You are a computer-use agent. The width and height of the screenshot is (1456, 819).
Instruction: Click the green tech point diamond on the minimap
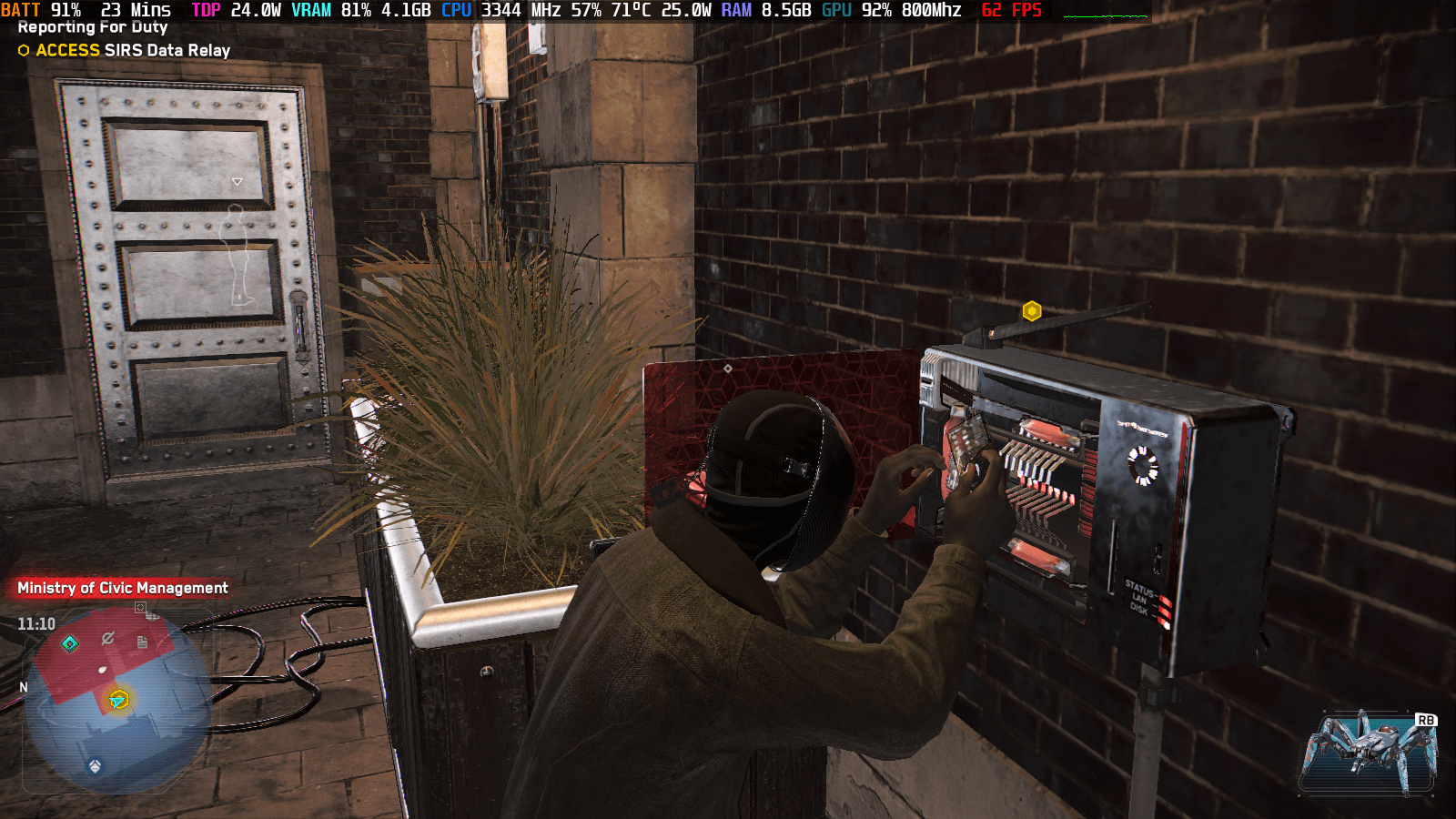[68, 642]
